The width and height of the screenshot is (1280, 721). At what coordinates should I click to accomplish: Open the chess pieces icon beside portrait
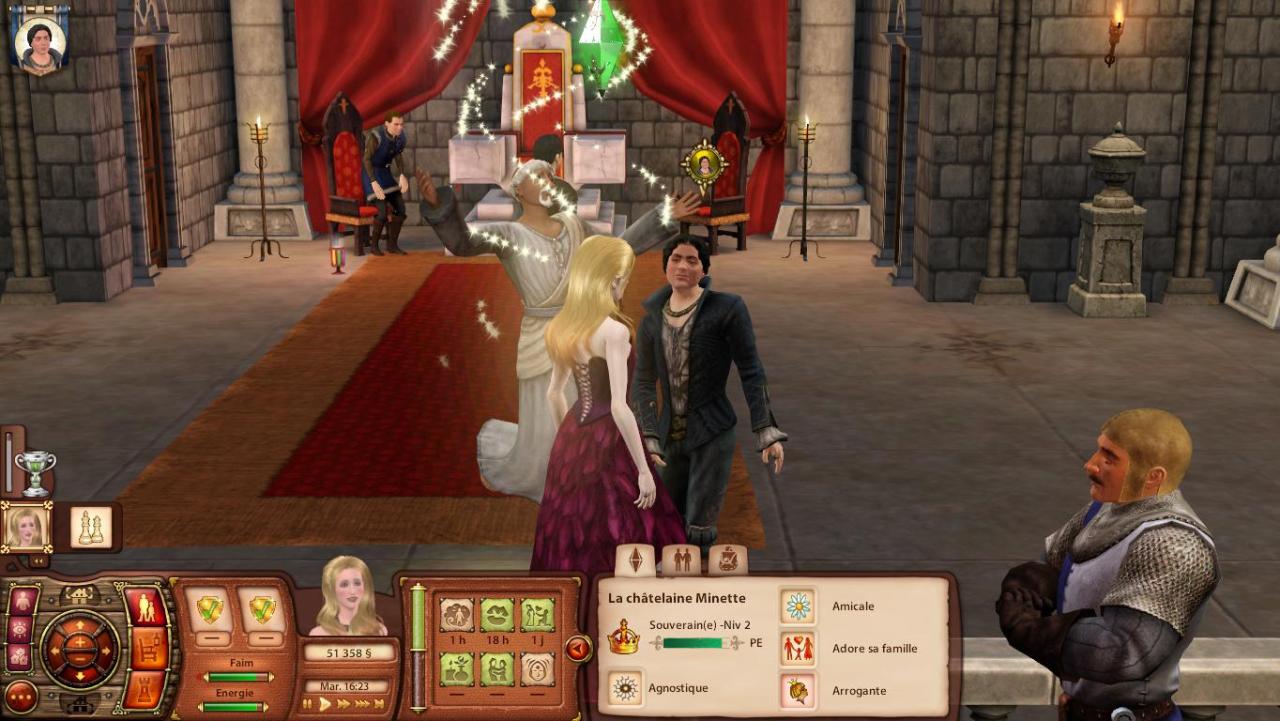tap(91, 527)
